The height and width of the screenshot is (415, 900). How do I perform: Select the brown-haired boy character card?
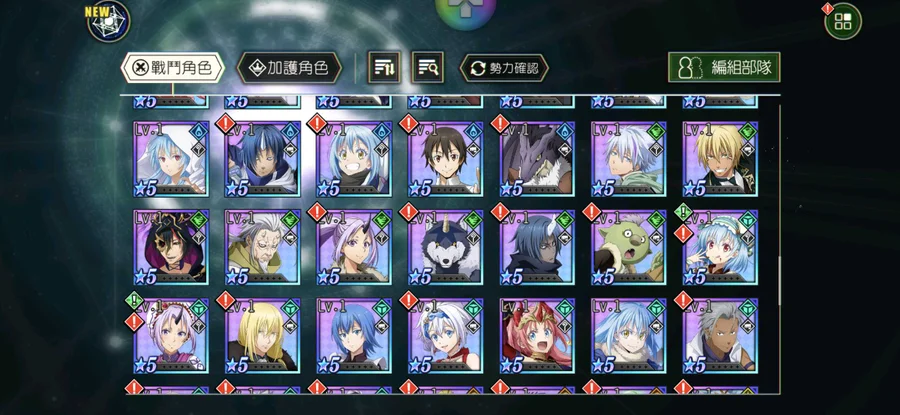click(445, 159)
